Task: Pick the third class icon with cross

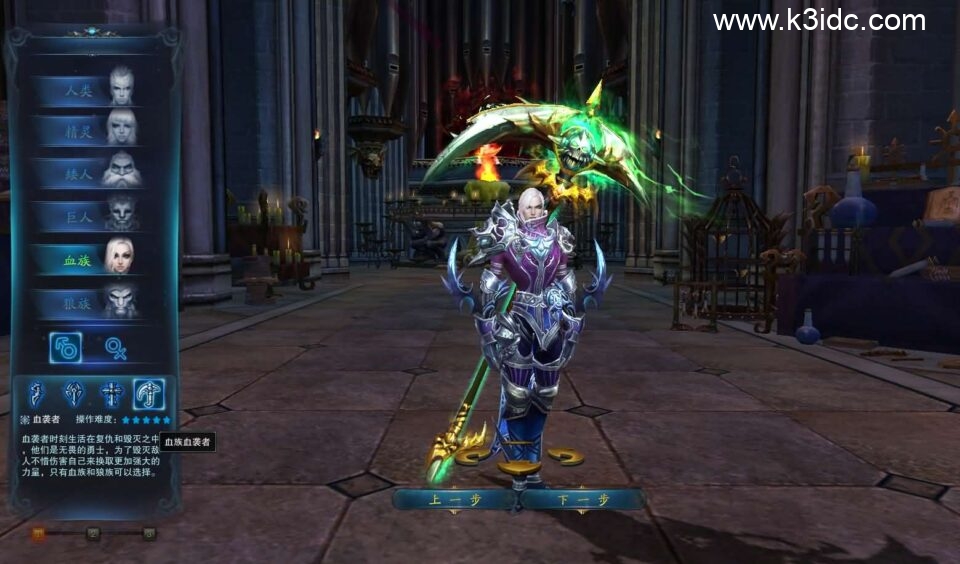Action: coord(112,393)
